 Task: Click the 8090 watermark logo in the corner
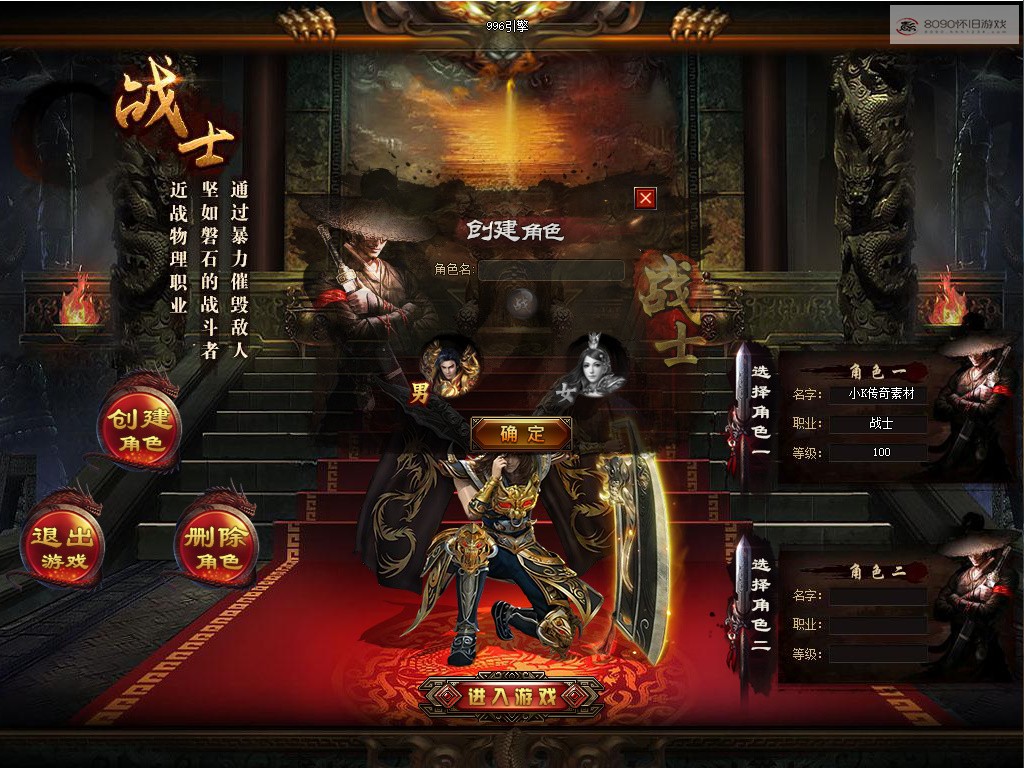(953, 23)
